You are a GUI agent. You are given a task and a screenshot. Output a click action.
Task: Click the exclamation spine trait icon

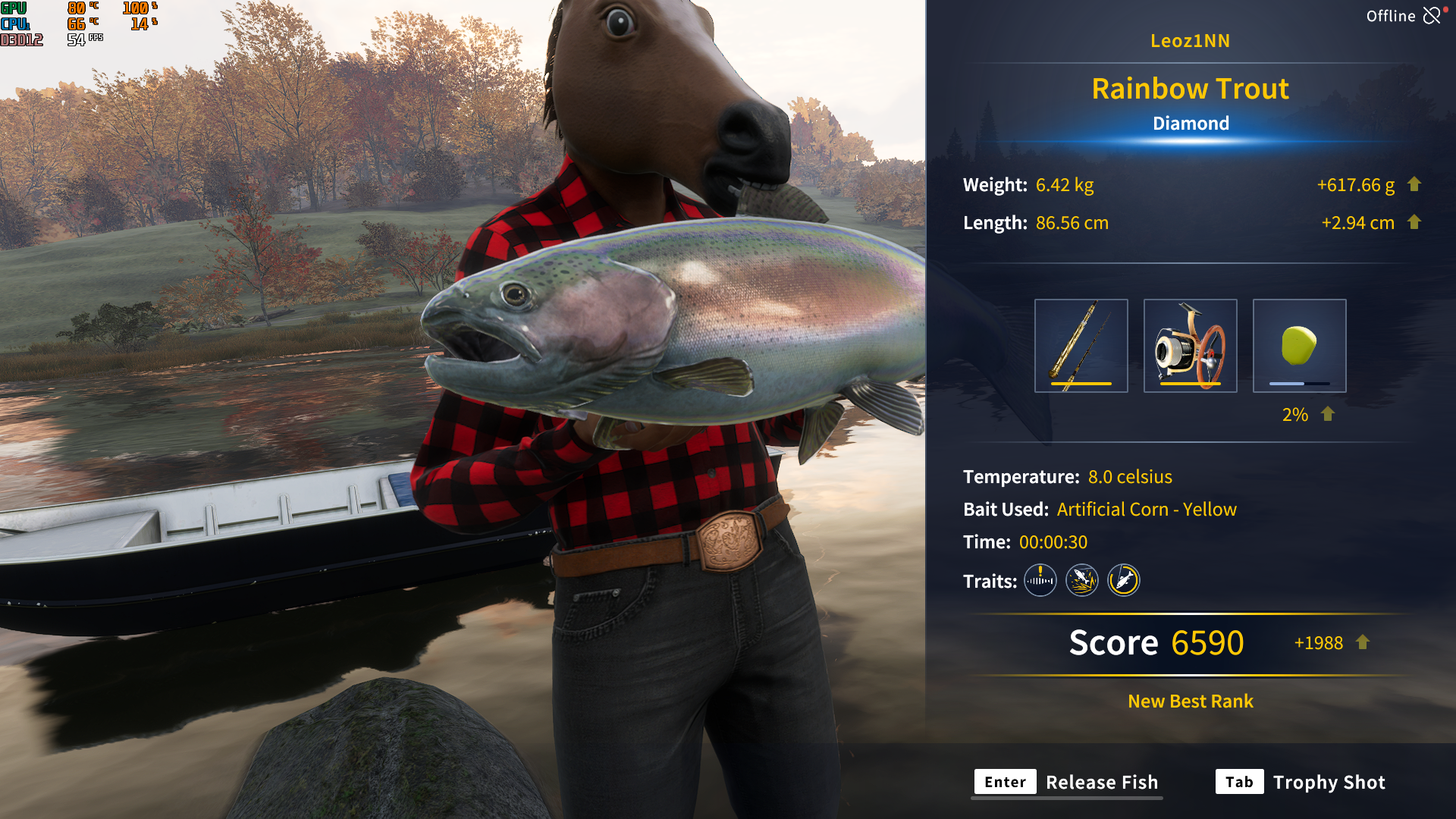coord(1040,580)
